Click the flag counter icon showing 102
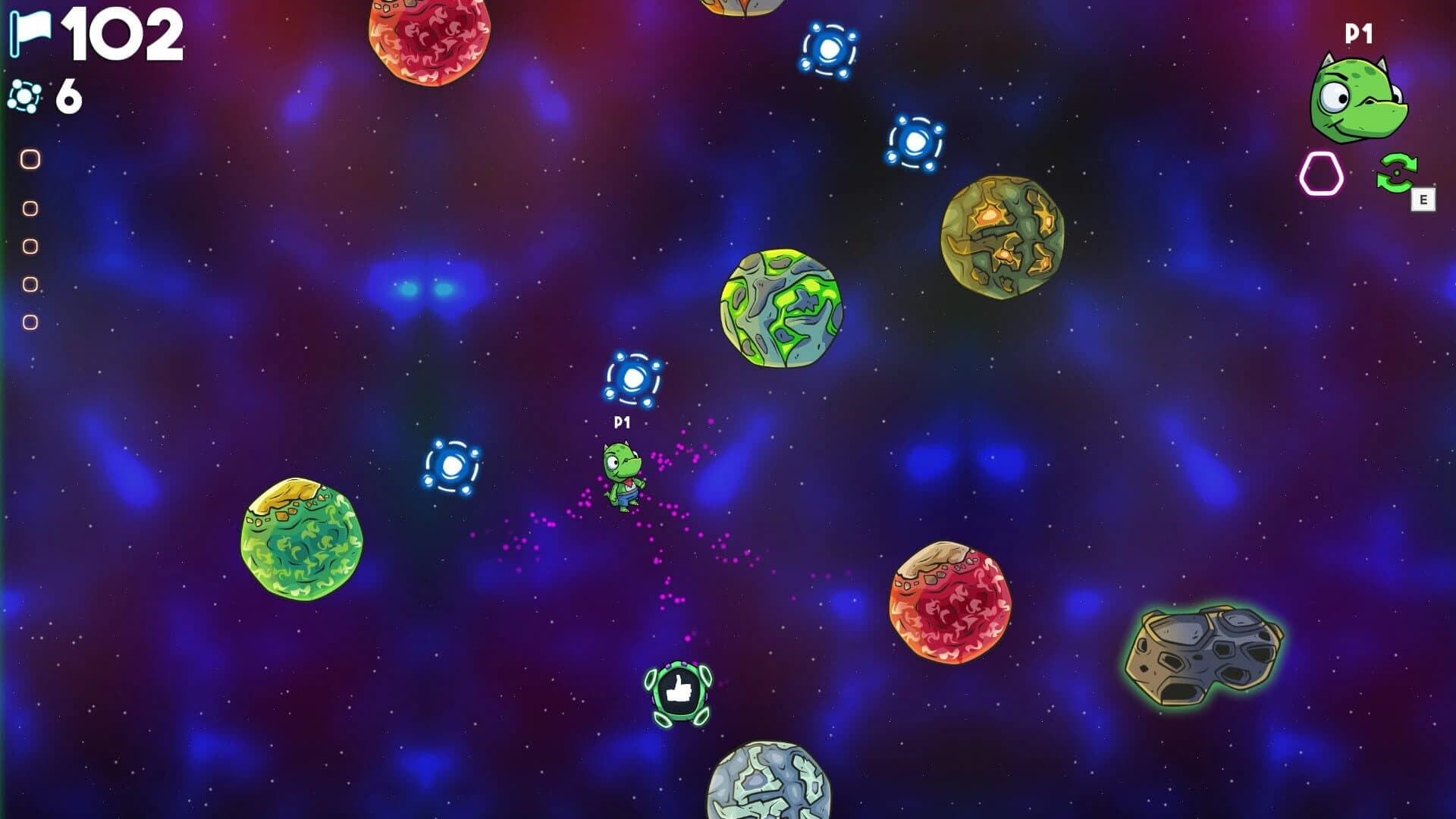This screenshot has width=1456, height=819. (30, 34)
